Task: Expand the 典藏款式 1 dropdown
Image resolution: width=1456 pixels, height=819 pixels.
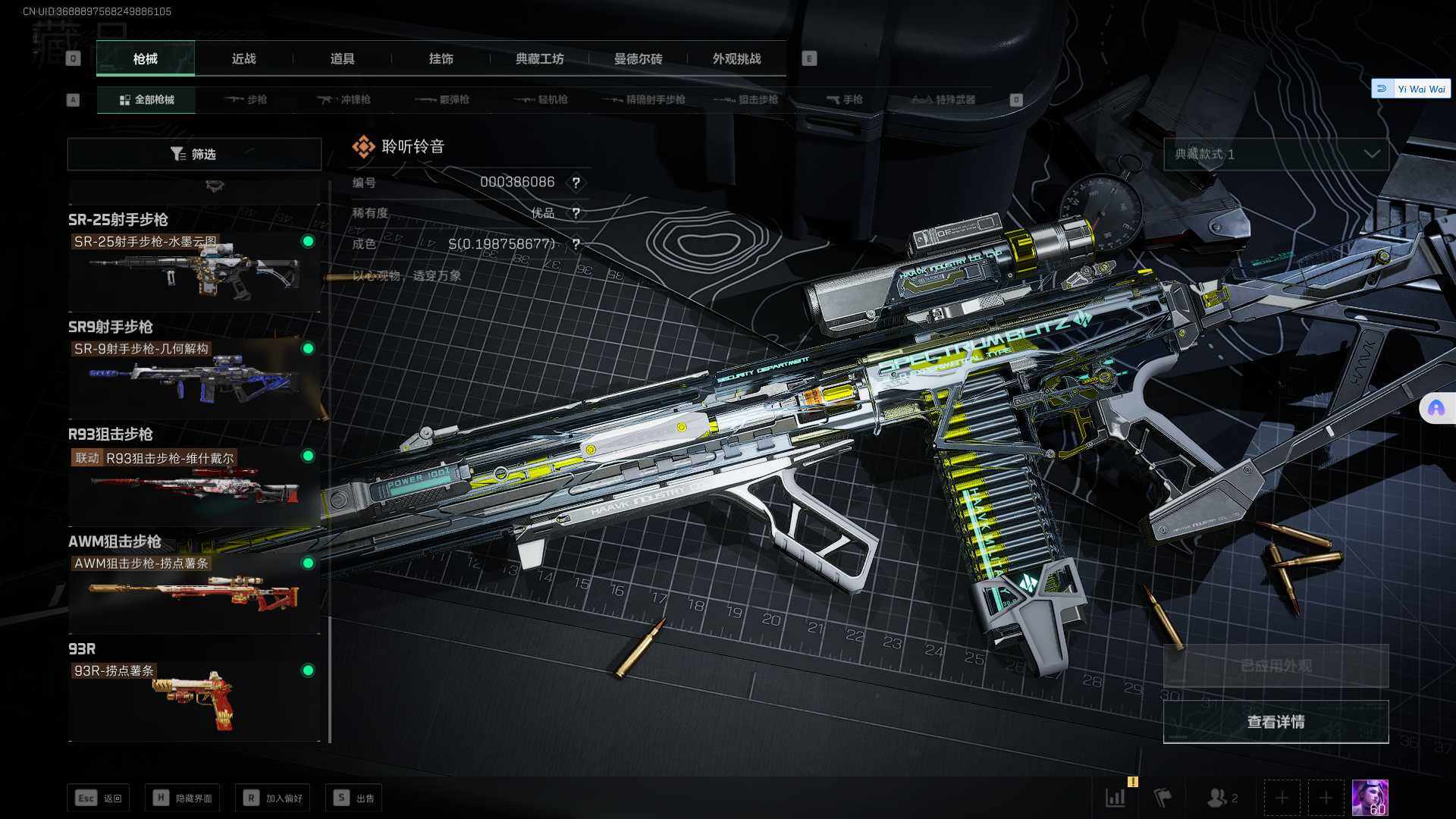Action: pos(1276,154)
